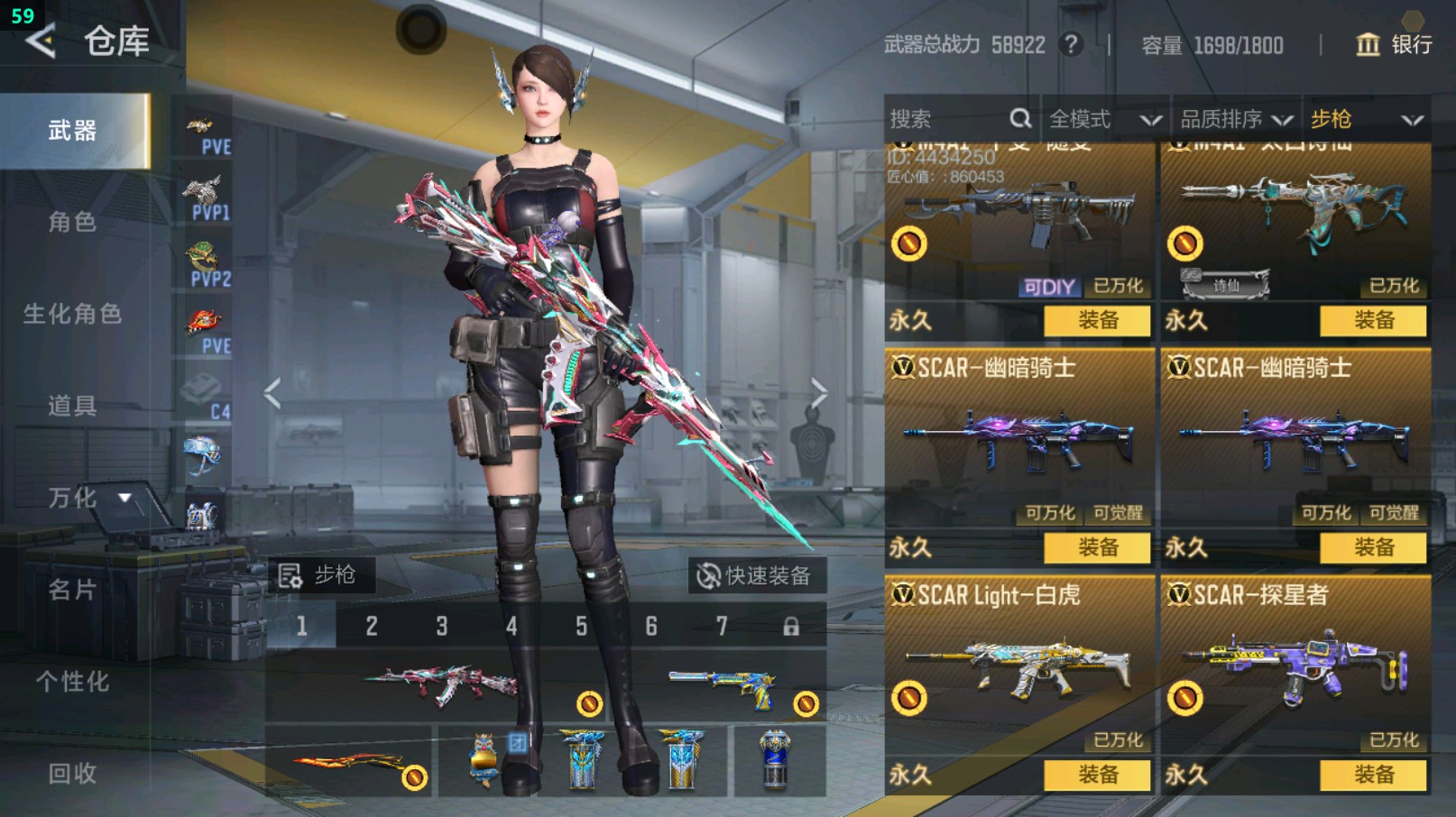The width and height of the screenshot is (1456, 817).
Task: Equip the SCAR-探星者 rifle
Action: pos(1373,775)
